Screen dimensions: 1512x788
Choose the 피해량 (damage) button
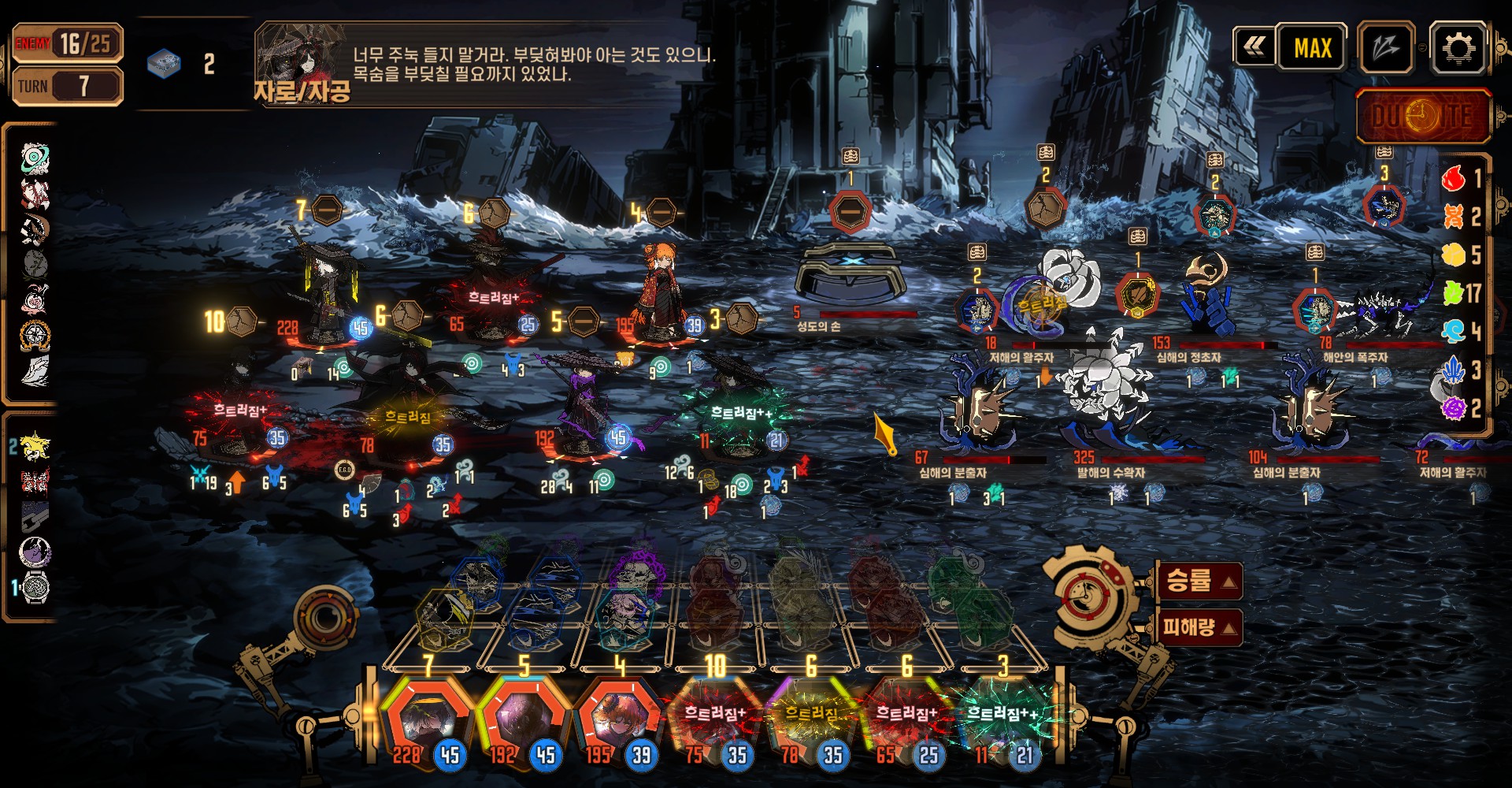pyautogui.click(x=1199, y=627)
